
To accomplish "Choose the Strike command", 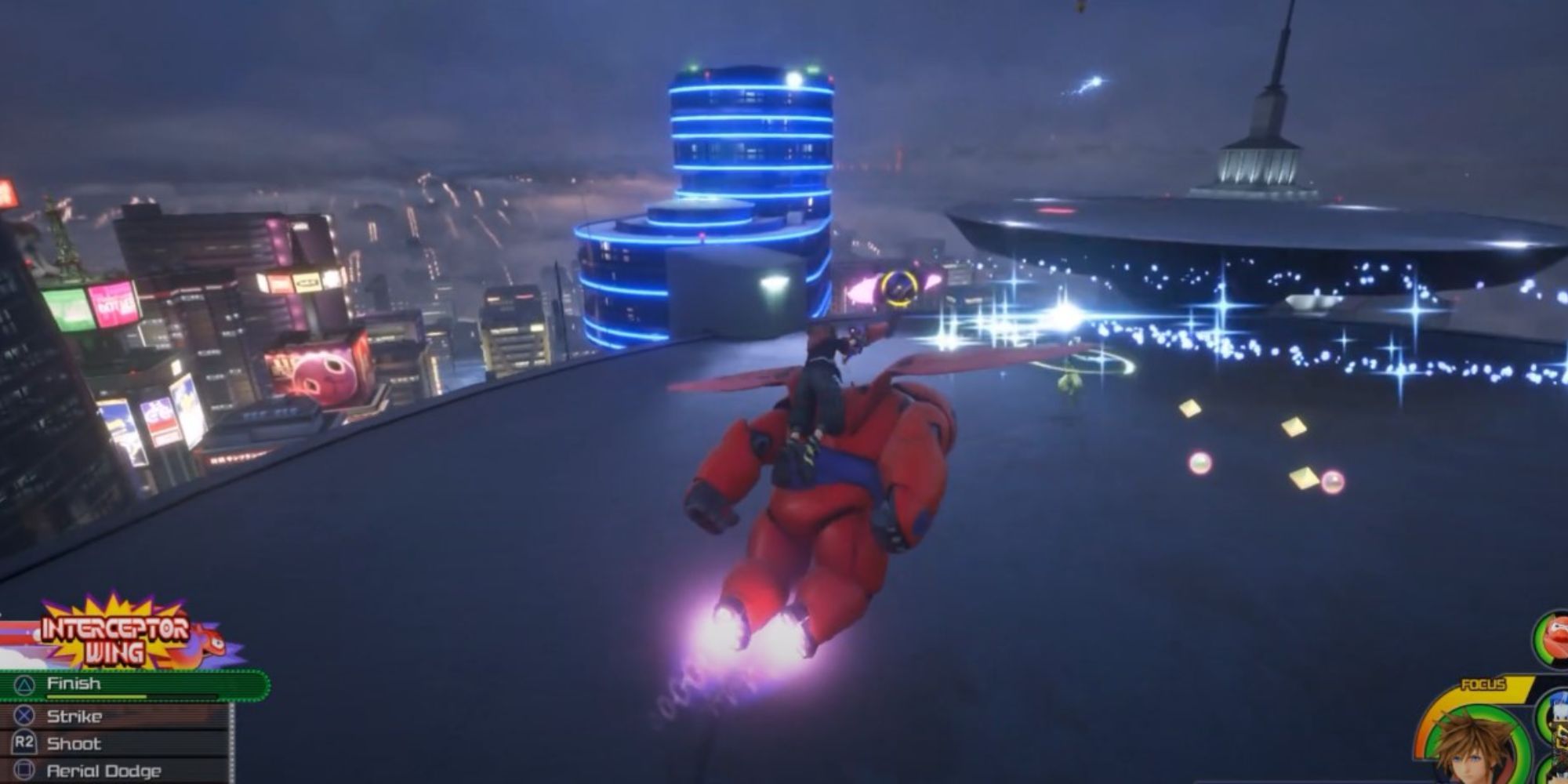I will pyautogui.click(x=74, y=716).
